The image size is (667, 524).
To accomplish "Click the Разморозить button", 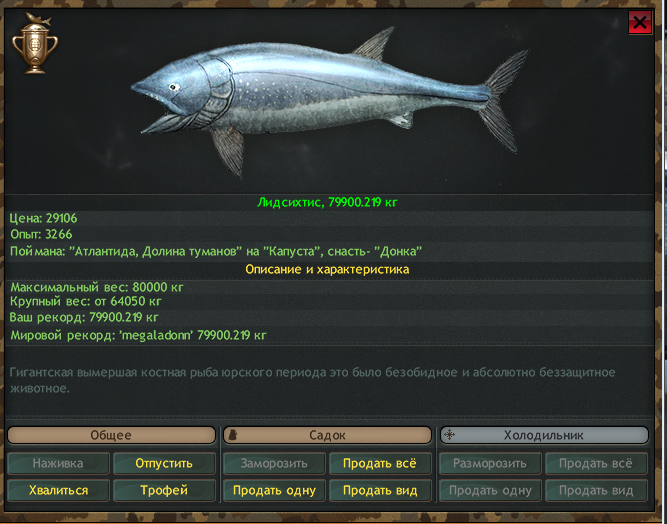I will click(490, 463).
